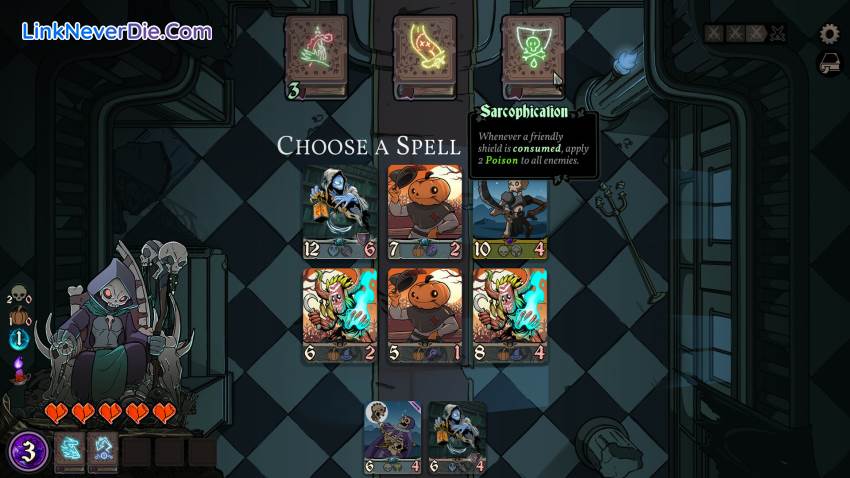Click the blue swirl spell slot
The width and height of the screenshot is (850, 478).
coord(103,452)
